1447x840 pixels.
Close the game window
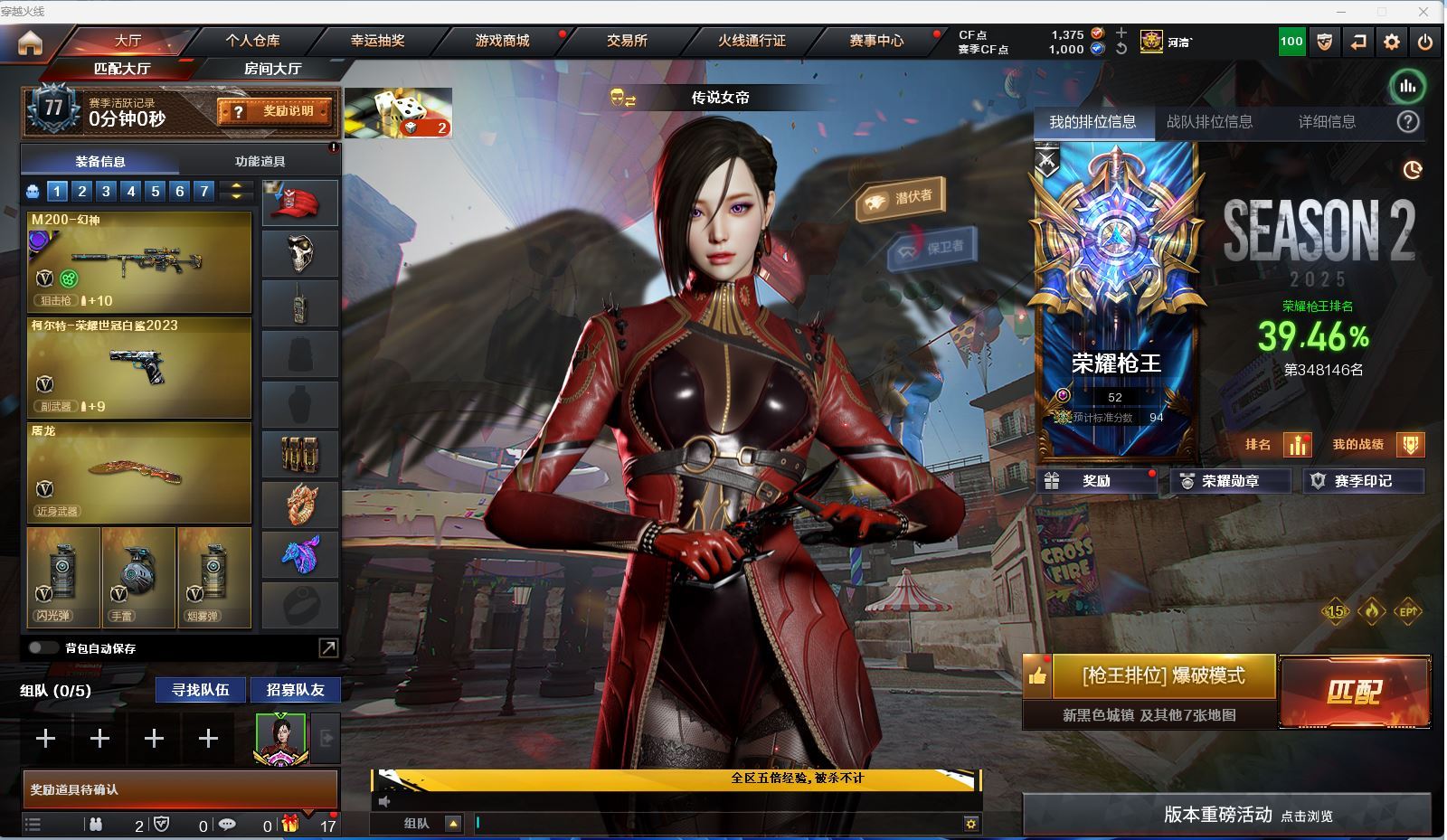tap(1425, 12)
